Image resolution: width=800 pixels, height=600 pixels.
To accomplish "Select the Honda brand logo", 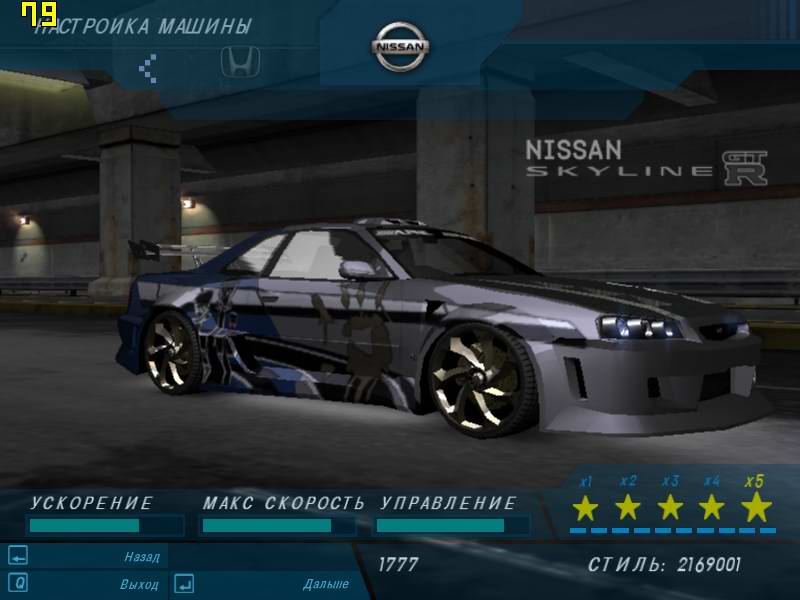I will pos(240,63).
